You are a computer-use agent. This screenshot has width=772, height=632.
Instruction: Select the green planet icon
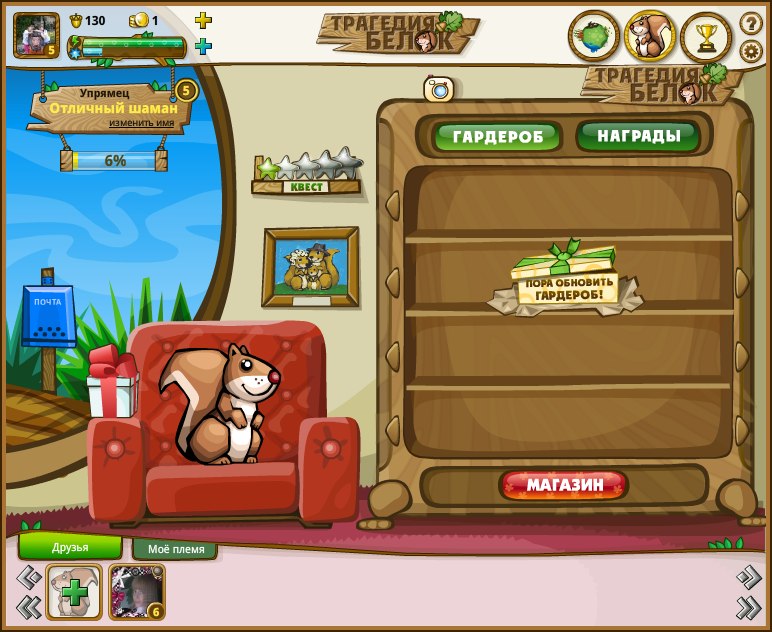pyautogui.click(x=594, y=37)
